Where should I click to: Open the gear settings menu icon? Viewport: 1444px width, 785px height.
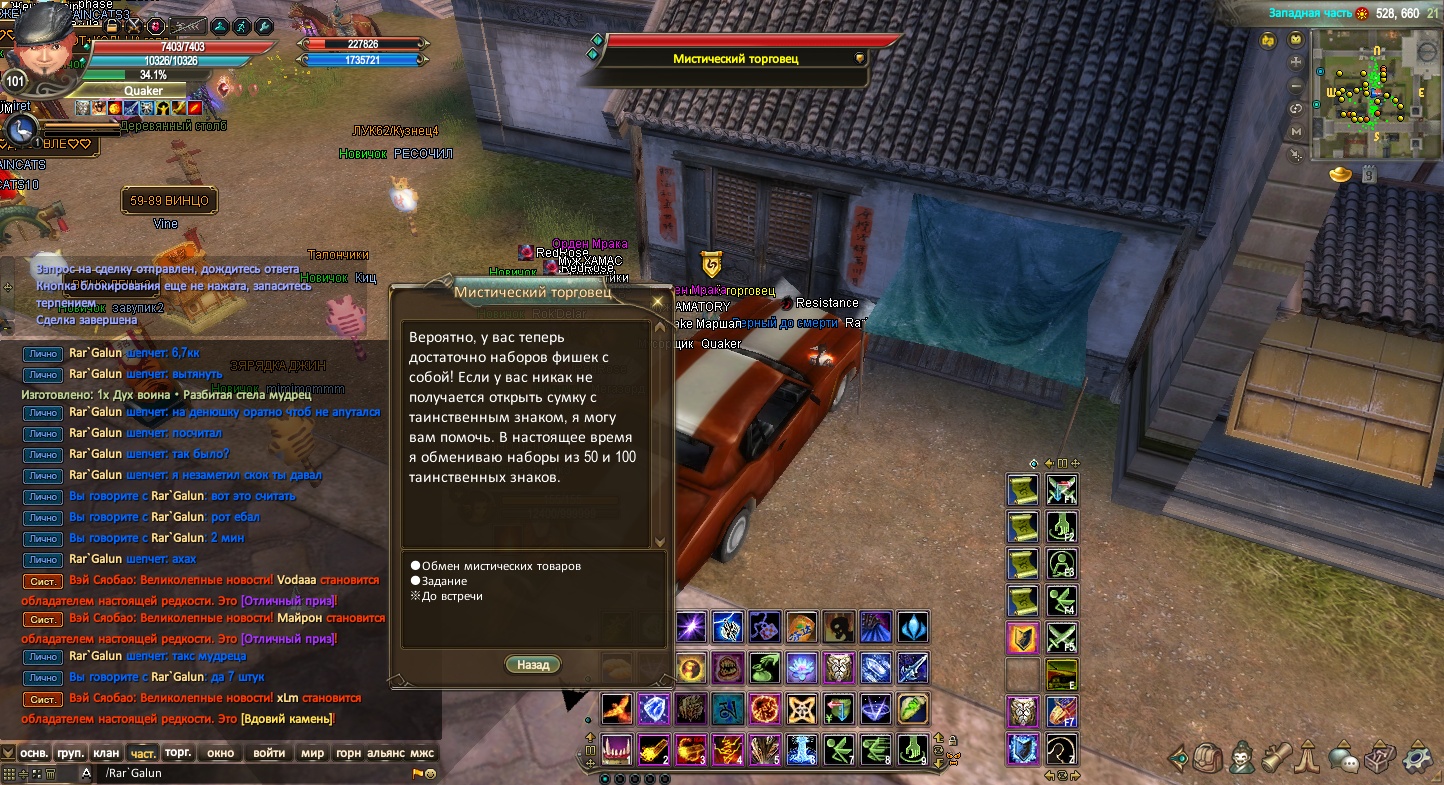(1418, 758)
